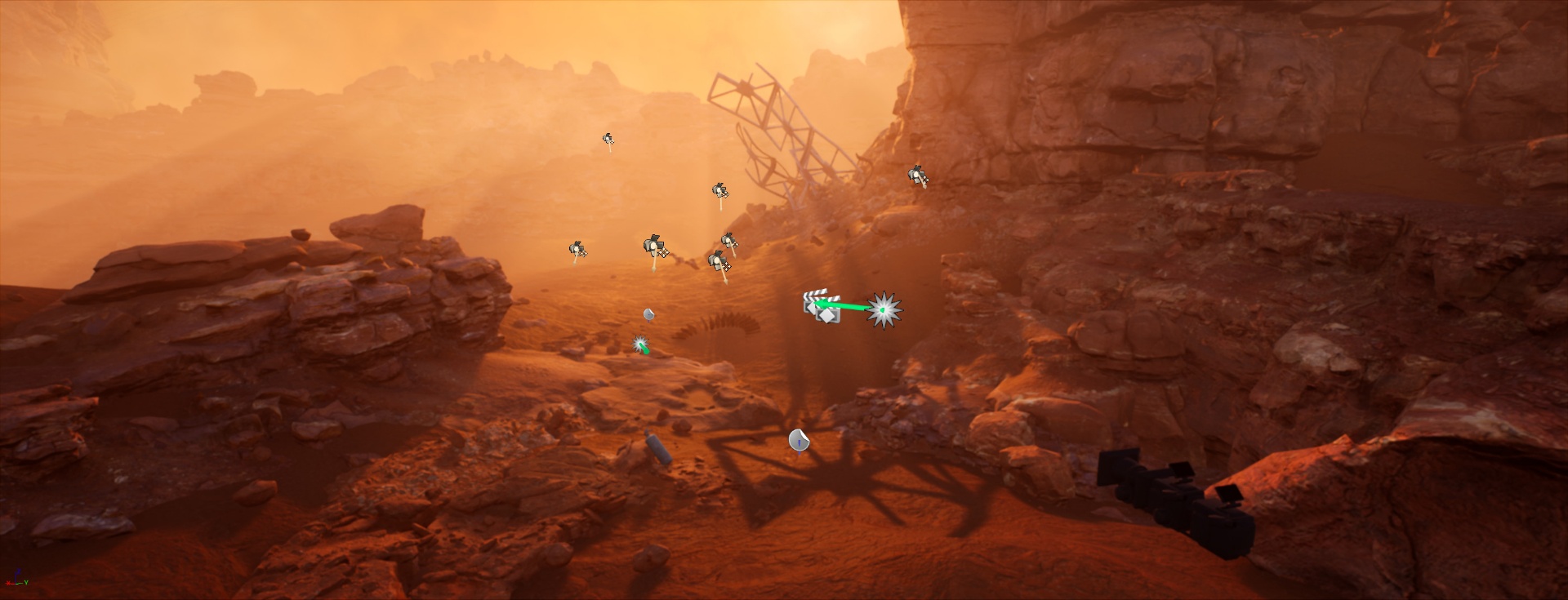1568x600 pixels.
Task: Click the large starburst light icon
Action: click(x=882, y=310)
